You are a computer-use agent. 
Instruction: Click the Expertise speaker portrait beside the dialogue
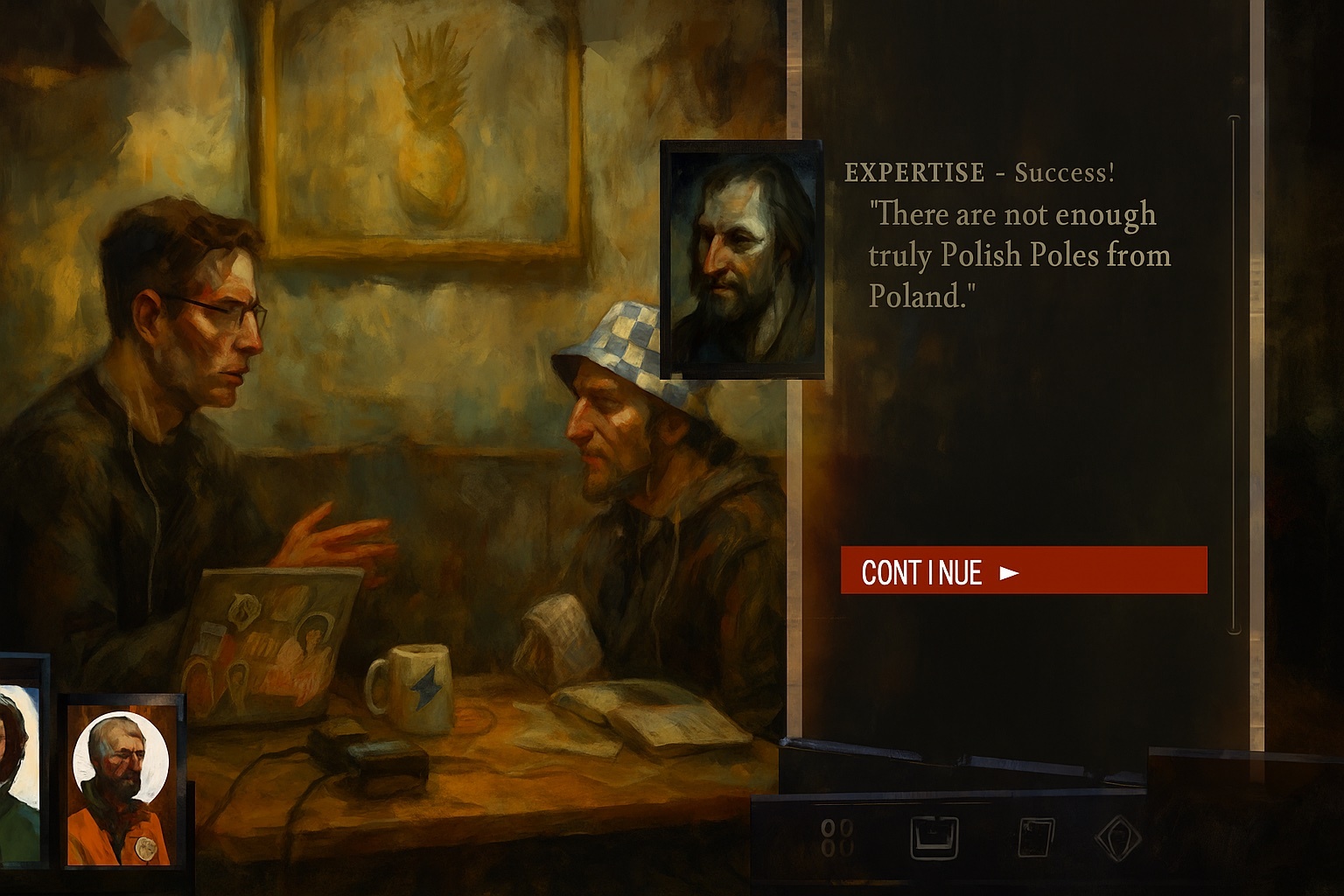pyautogui.click(x=742, y=260)
